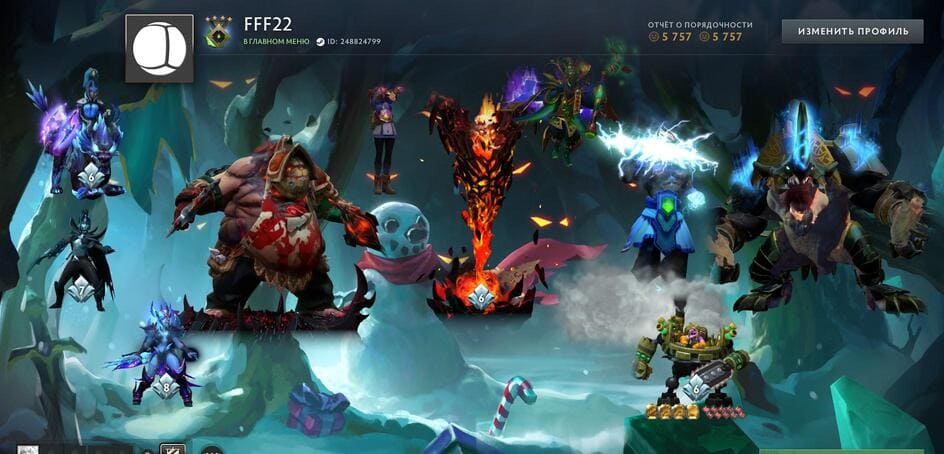Open the Отчёт о порядочности conduct summary
The width and height of the screenshot is (944, 454).
pos(699,25)
